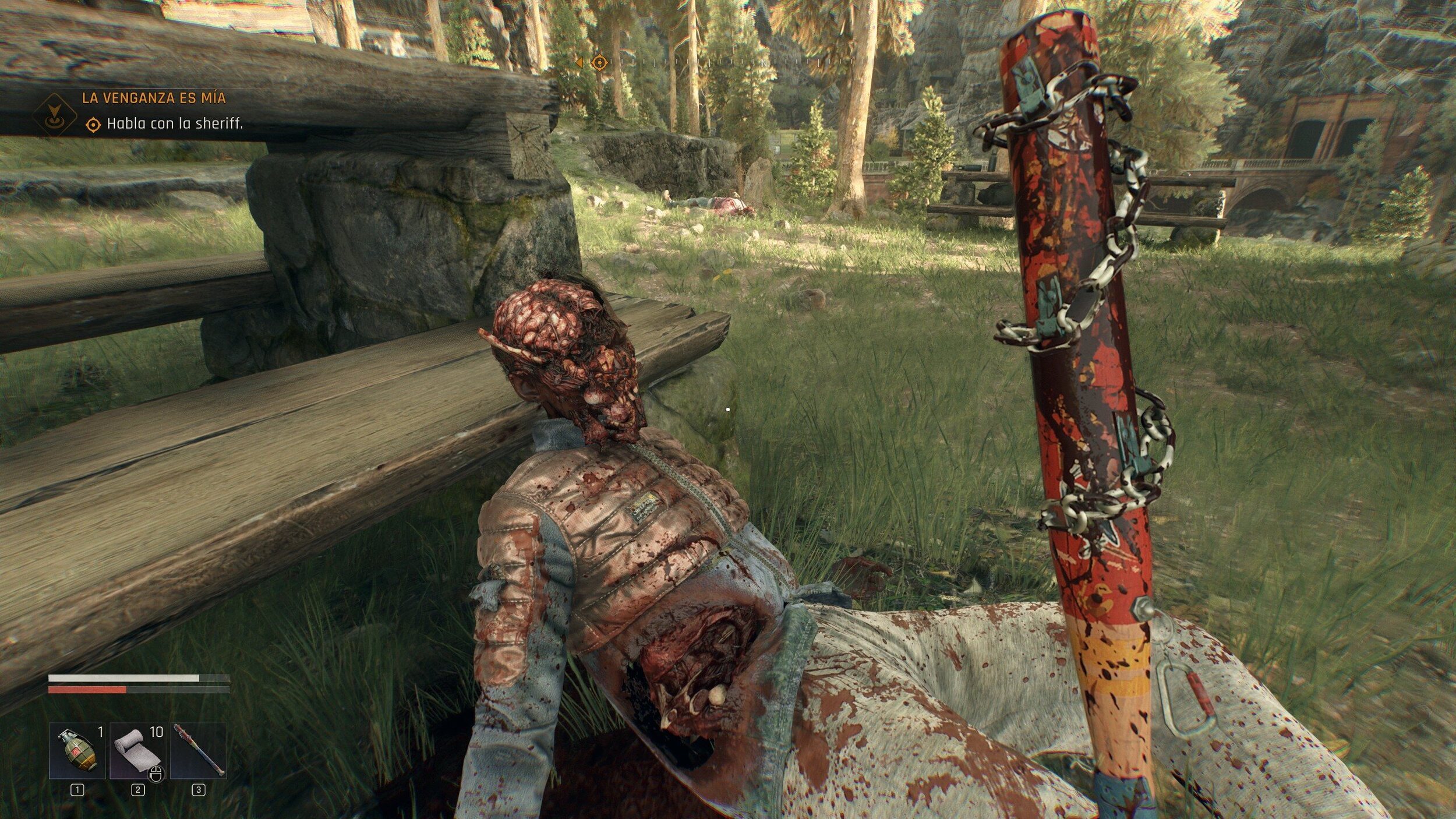Use the bandage roll slot

(137, 751)
